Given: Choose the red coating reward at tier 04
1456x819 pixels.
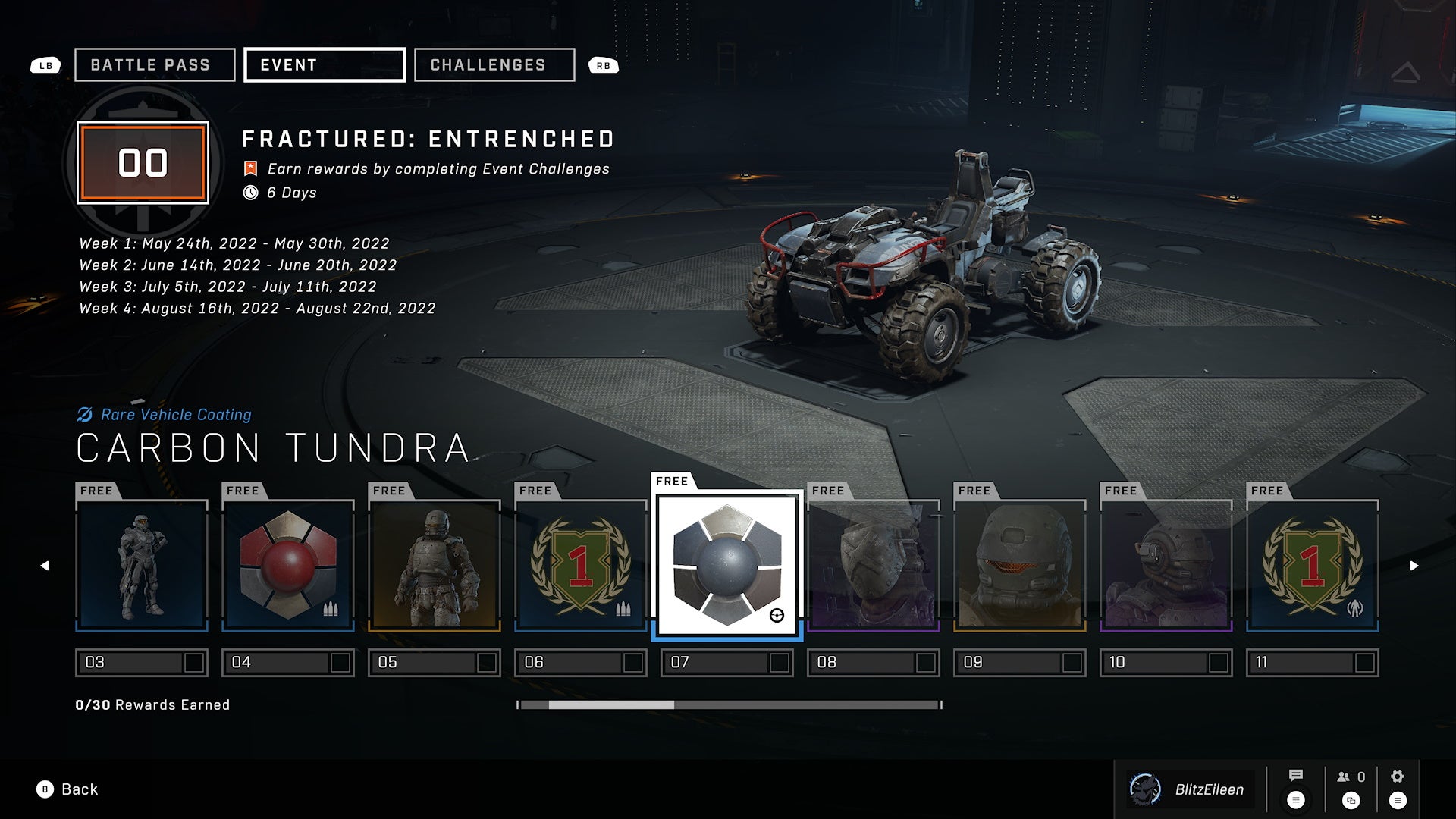Looking at the screenshot, I should (x=288, y=565).
